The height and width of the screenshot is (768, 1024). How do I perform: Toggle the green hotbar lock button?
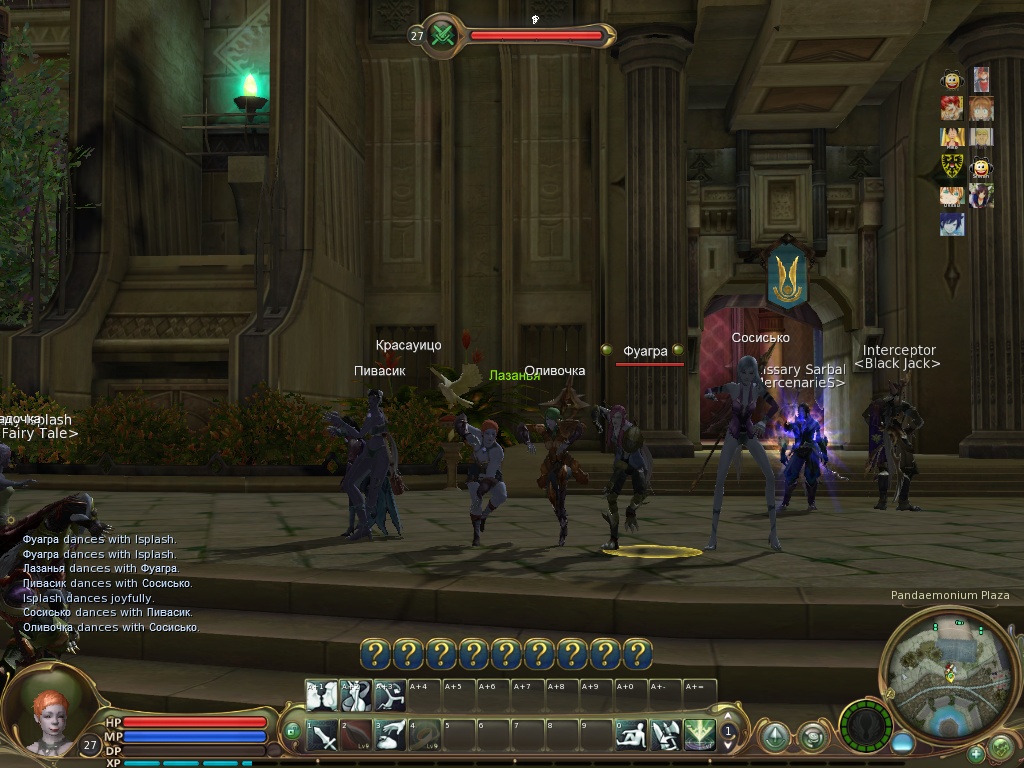click(x=292, y=731)
